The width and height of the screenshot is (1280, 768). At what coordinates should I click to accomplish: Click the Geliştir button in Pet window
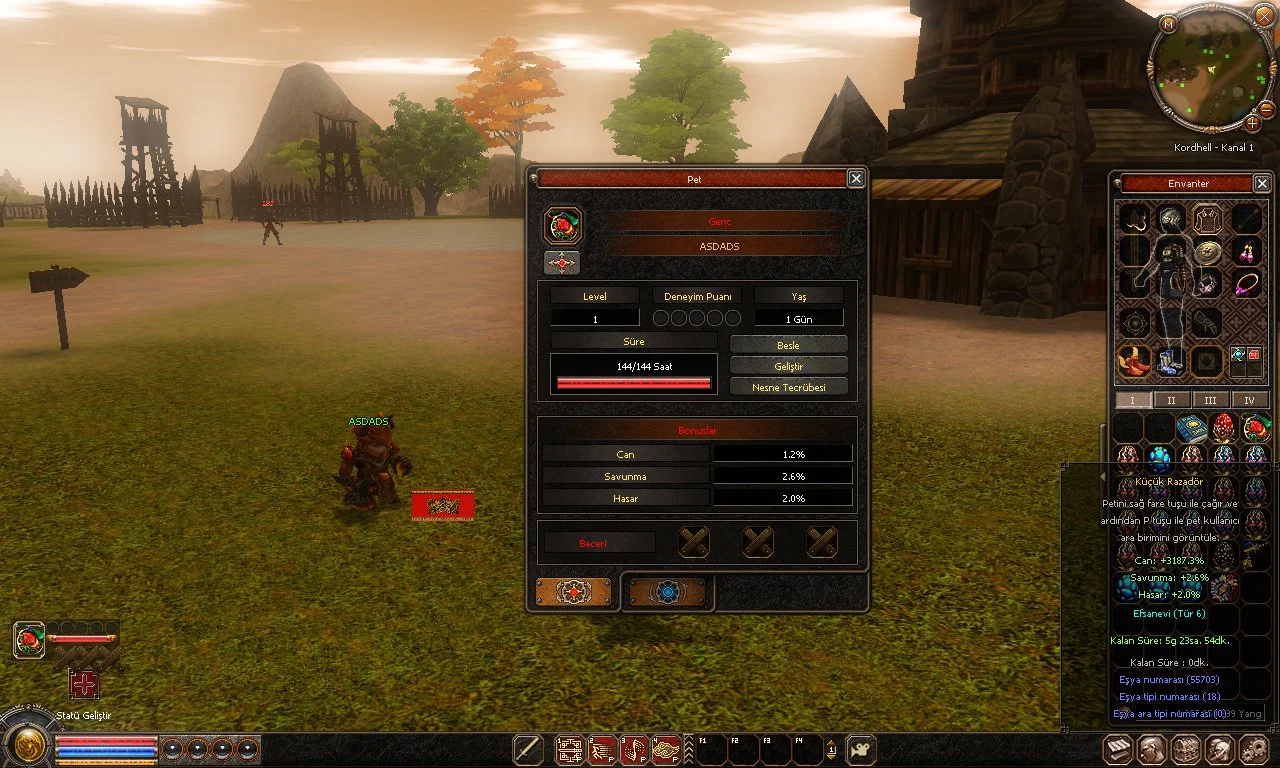click(788, 366)
